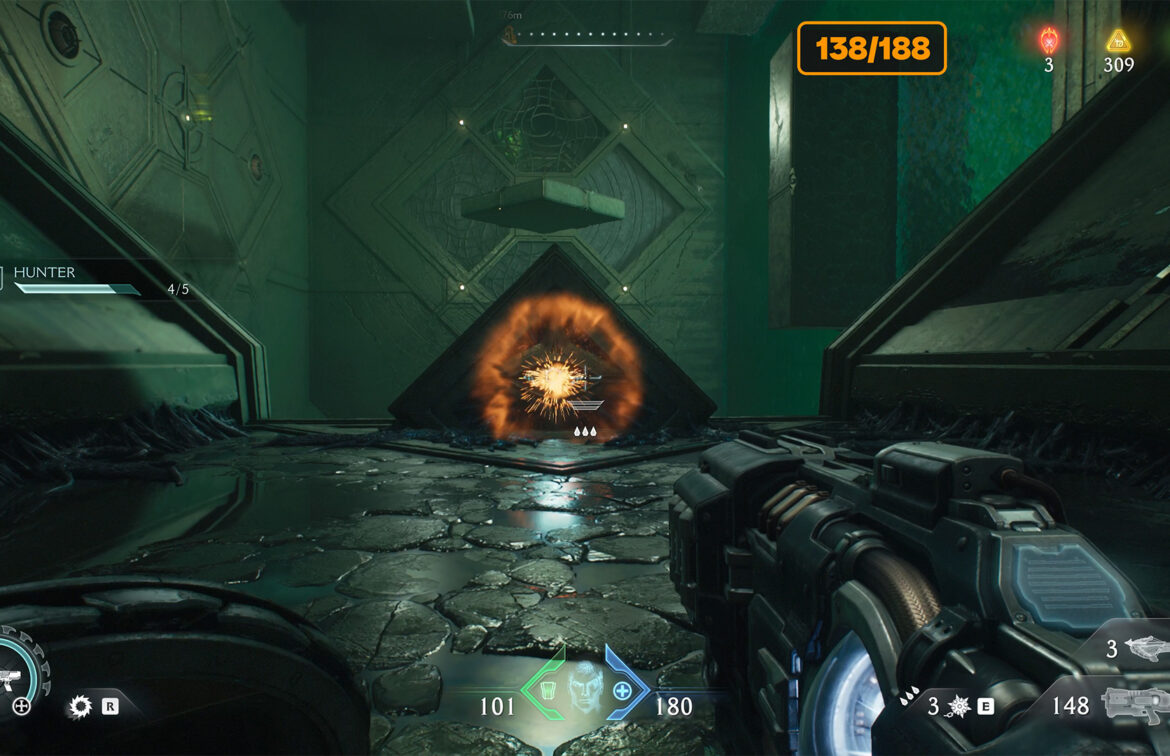Activate the spiked grenade item icon
This screenshot has width=1170, height=756.
(957, 707)
